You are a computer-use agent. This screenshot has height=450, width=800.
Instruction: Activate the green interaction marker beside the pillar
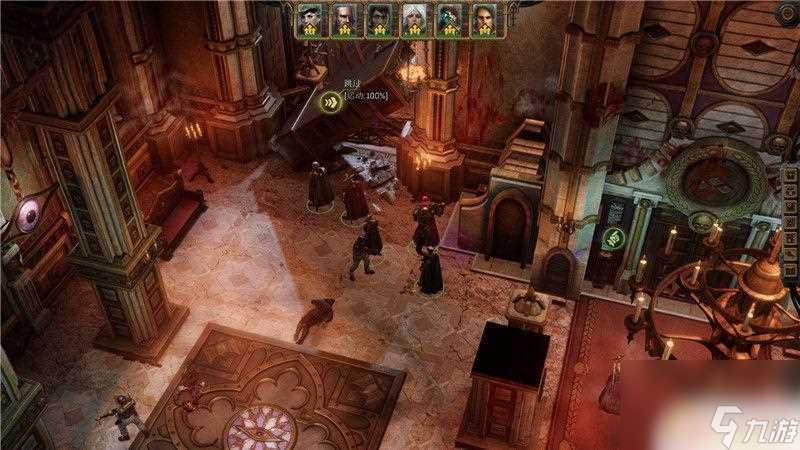point(612,238)
